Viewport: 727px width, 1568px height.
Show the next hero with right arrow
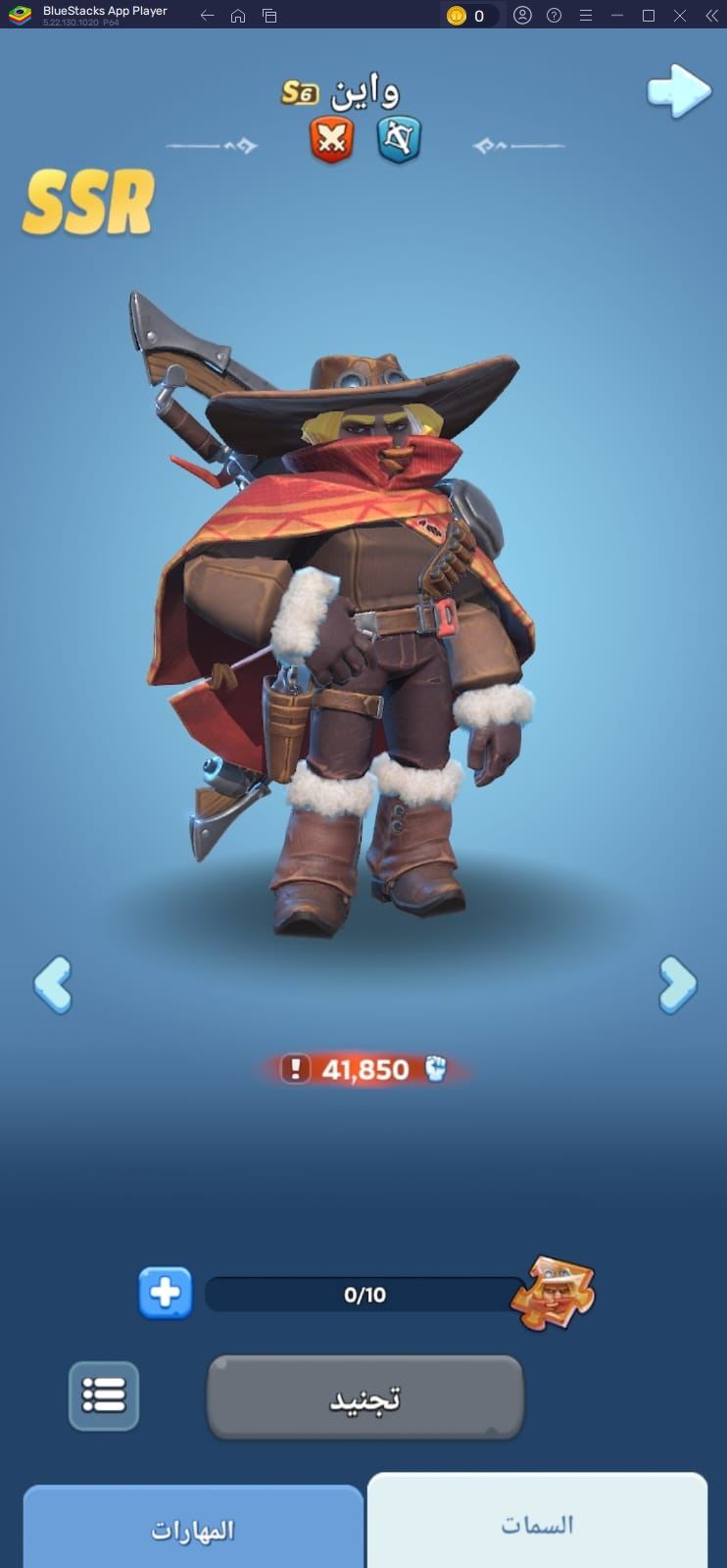pos(677,984)
